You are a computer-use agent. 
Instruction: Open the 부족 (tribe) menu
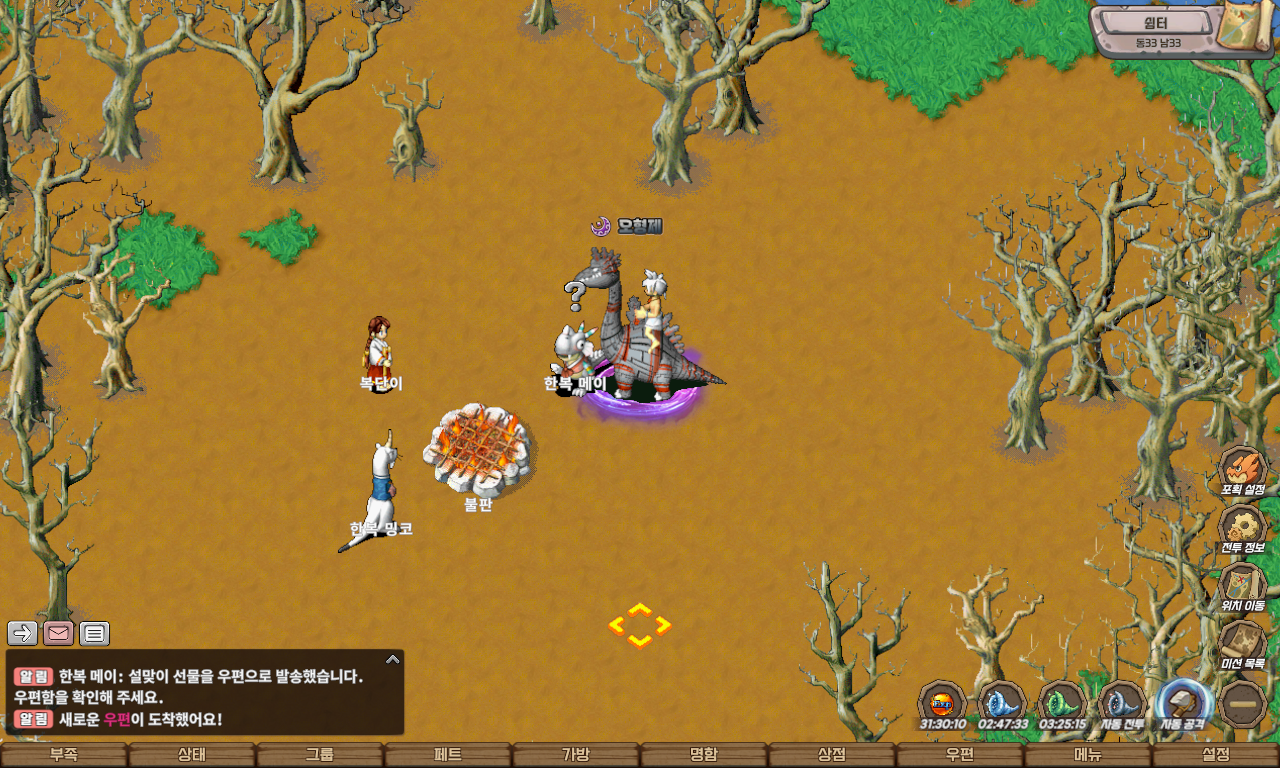click(x=64, y=755)
